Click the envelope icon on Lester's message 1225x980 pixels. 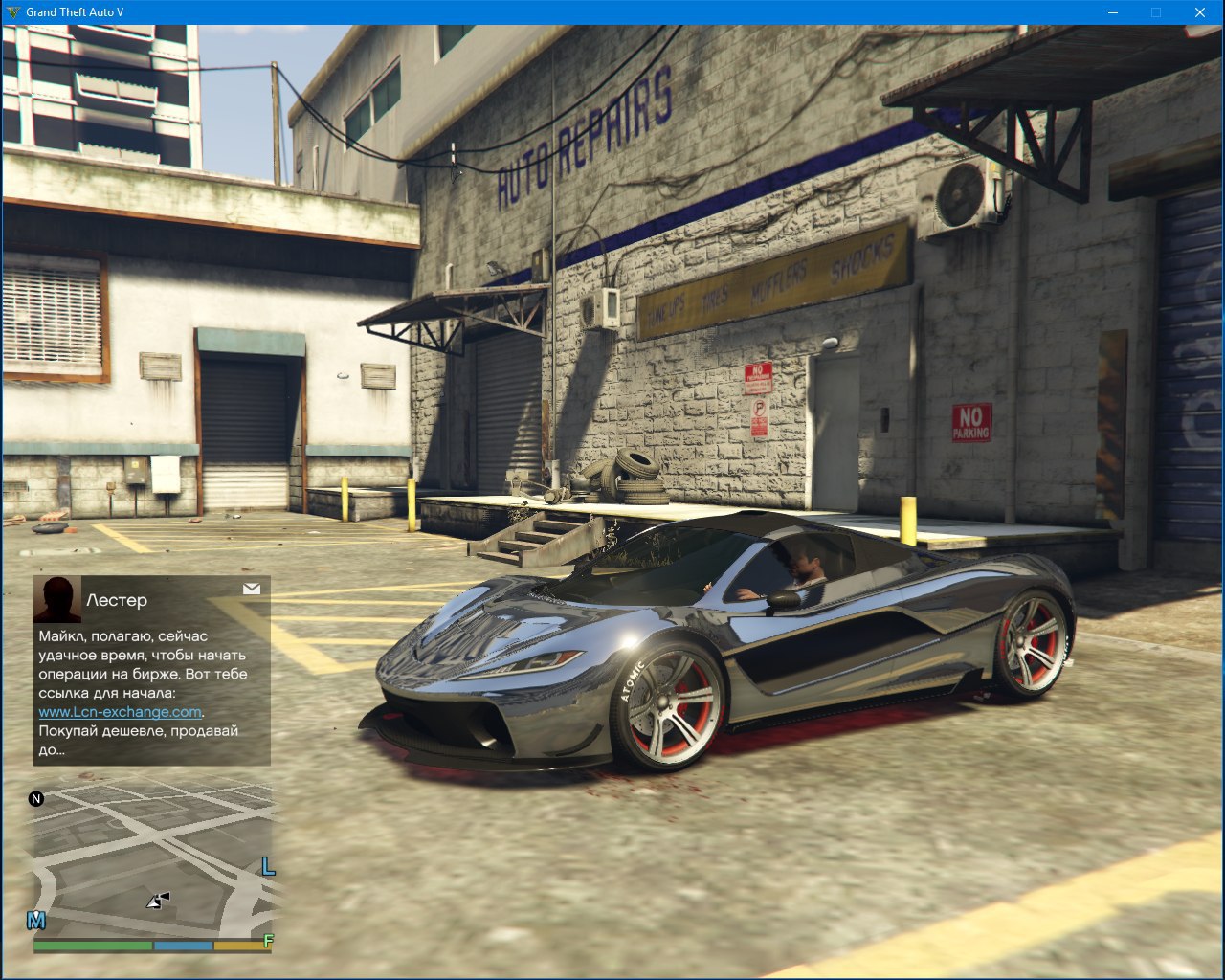pyautogui.click(x=252, y=589)
